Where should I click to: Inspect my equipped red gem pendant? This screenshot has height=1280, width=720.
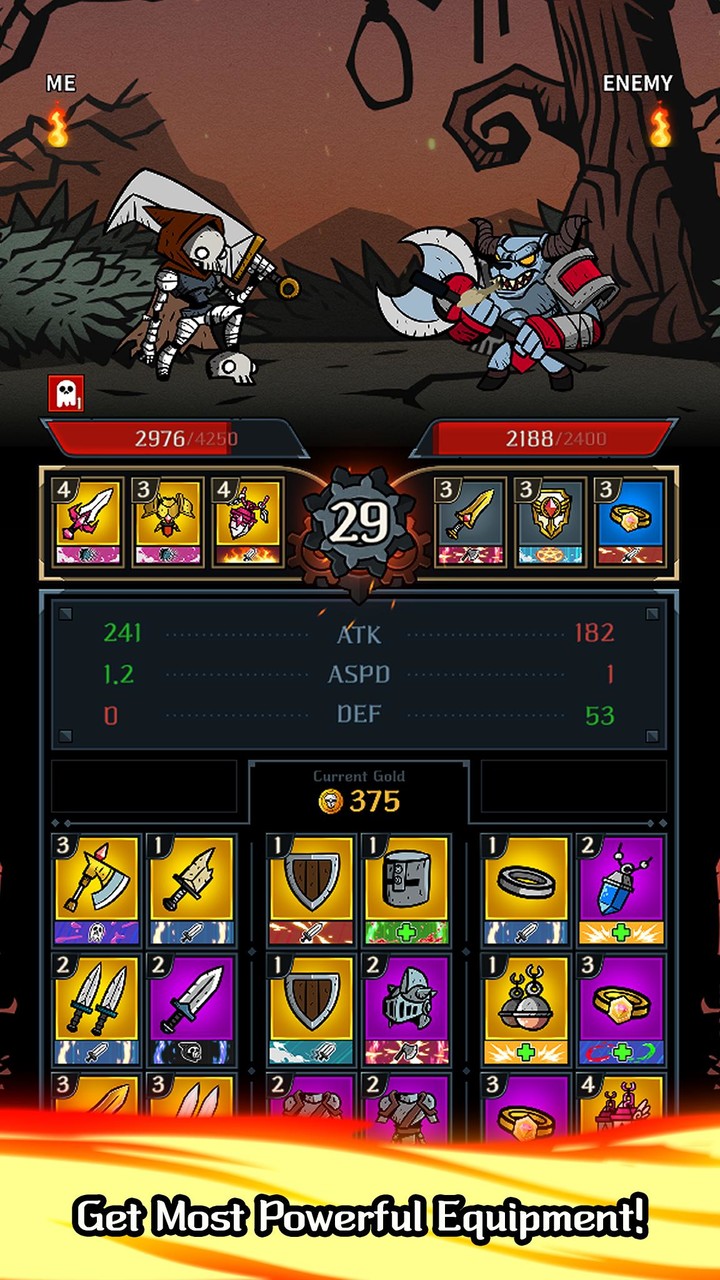247,523
